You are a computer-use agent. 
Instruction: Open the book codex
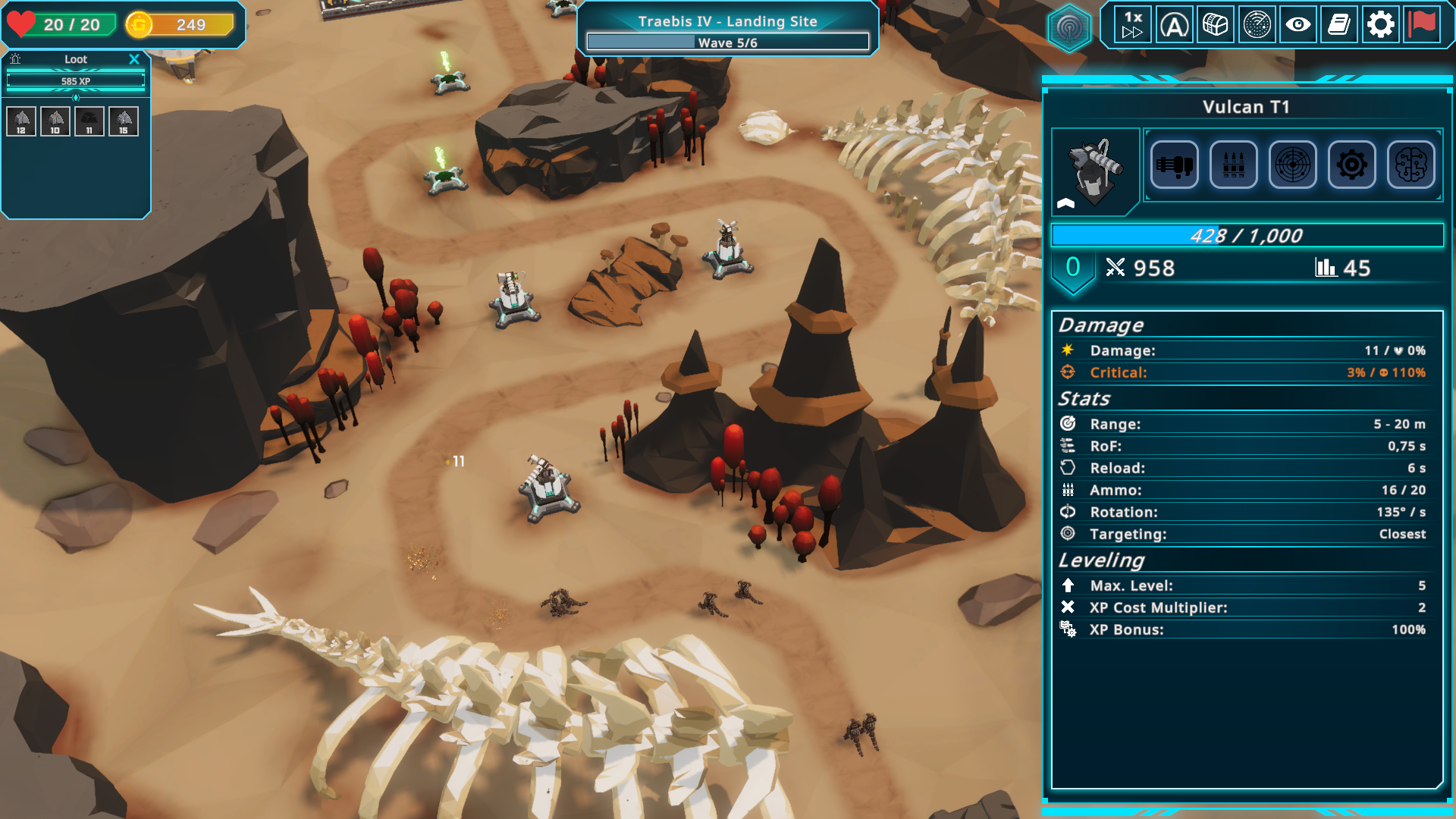pos(1339,25)
